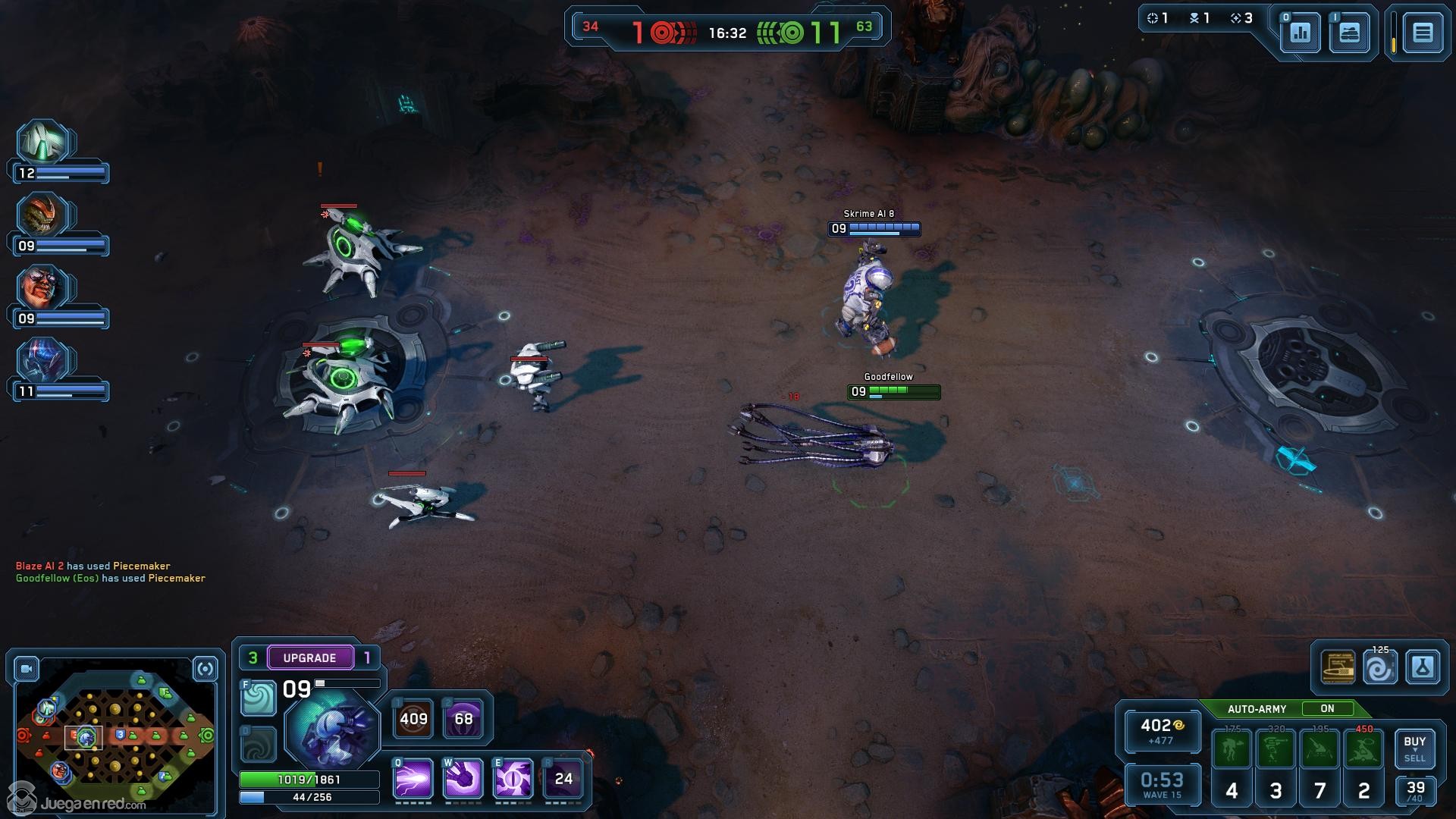The image size is (1456, 819).
Task: Trigger the E purple eye ability
Action: [513, 779]
